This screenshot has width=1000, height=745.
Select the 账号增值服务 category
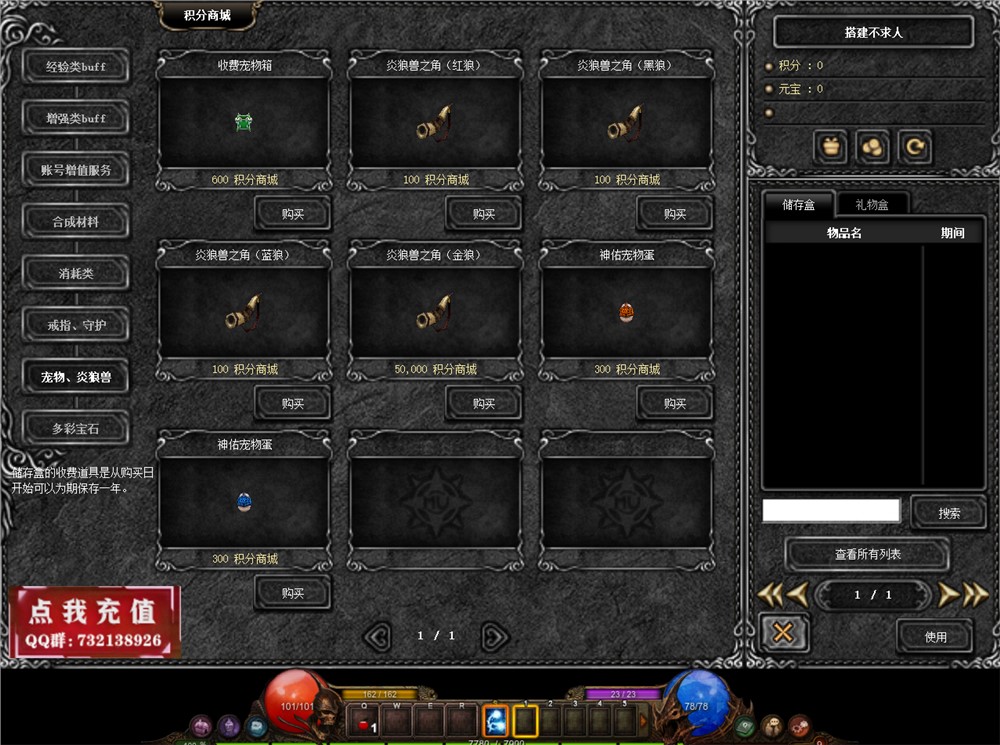(x=76, y=170)
